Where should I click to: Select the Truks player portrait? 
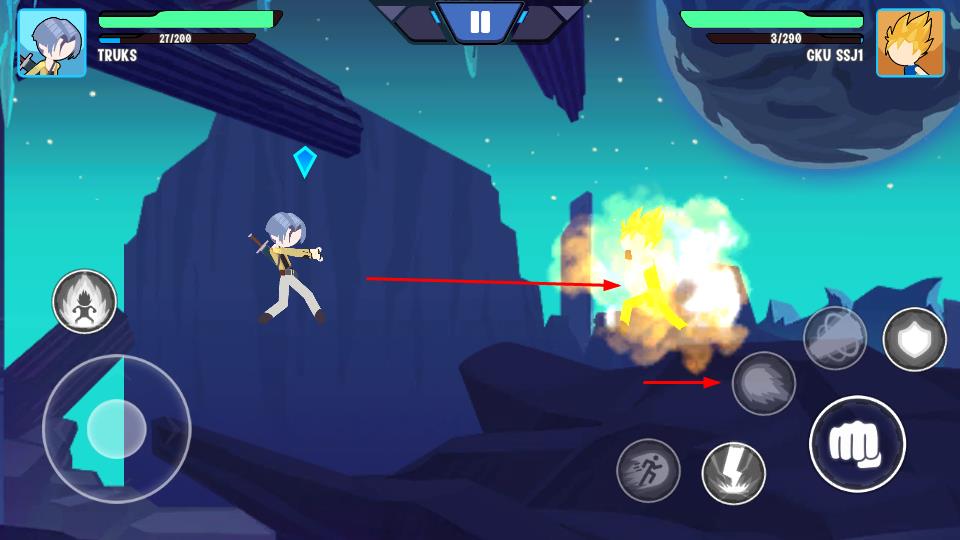(x=51, y=43)
